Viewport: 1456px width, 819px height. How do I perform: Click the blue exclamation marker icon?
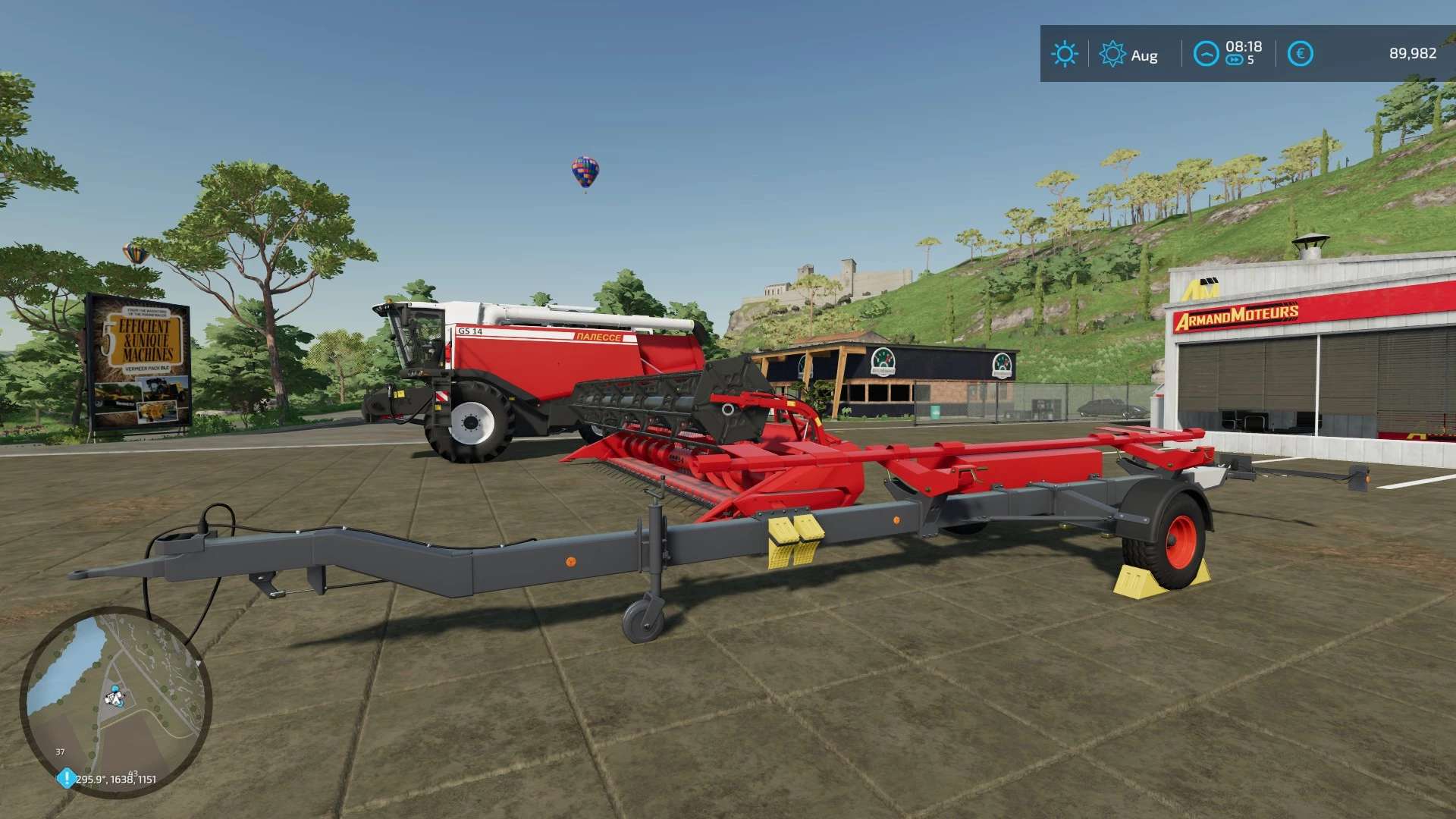pyautogui.click(x=67, y=778)
